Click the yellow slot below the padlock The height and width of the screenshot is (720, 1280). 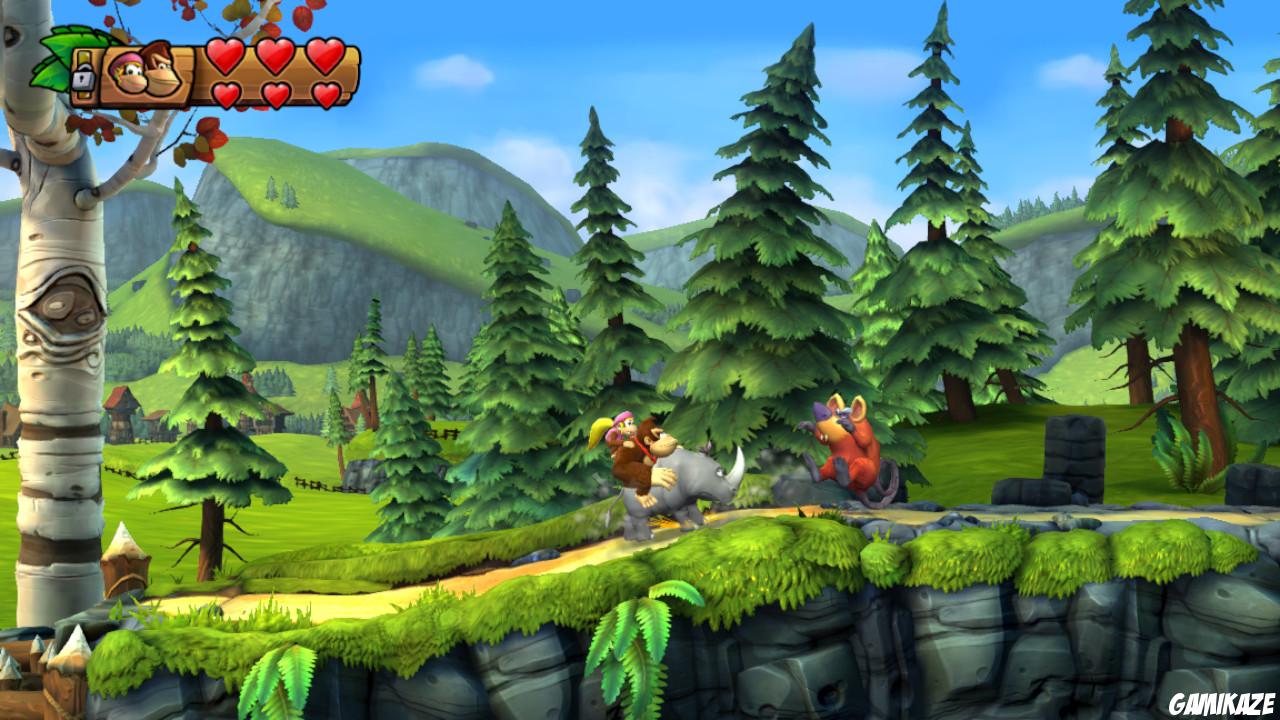coord(84,94)
